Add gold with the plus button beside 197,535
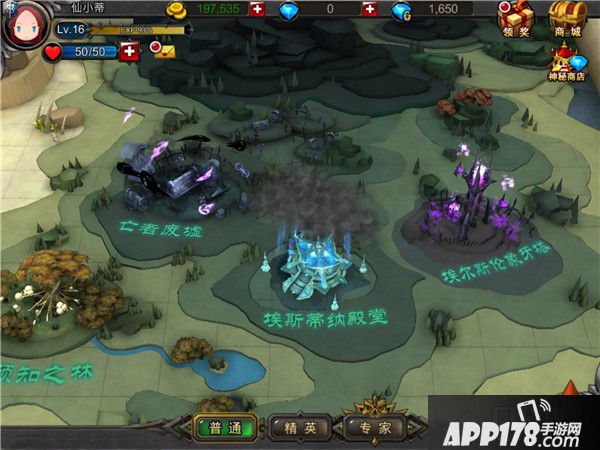Viewport: 600px width, 450px height. click(x=258, y=10)
